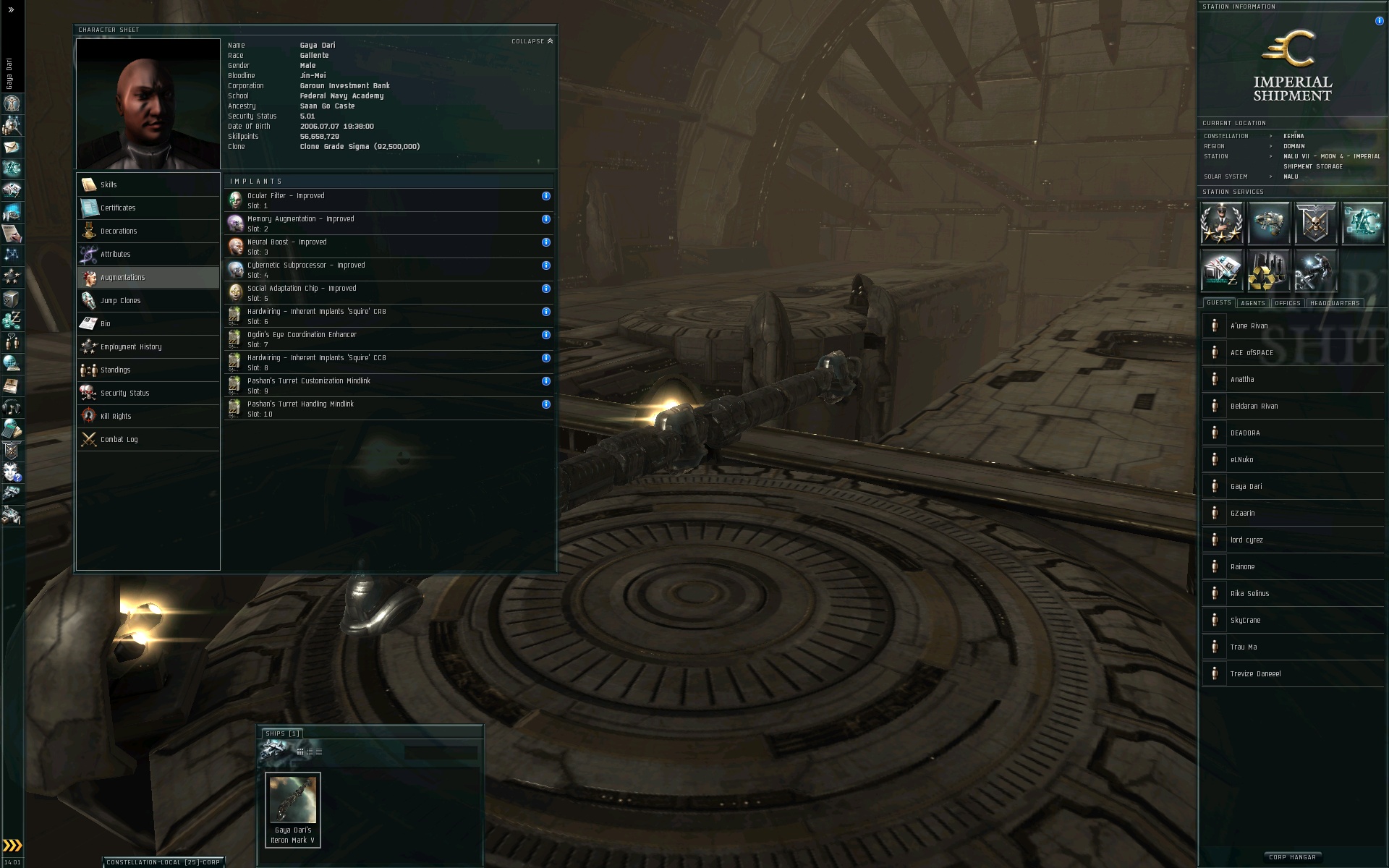Open the recycling plant station service

1268,270
